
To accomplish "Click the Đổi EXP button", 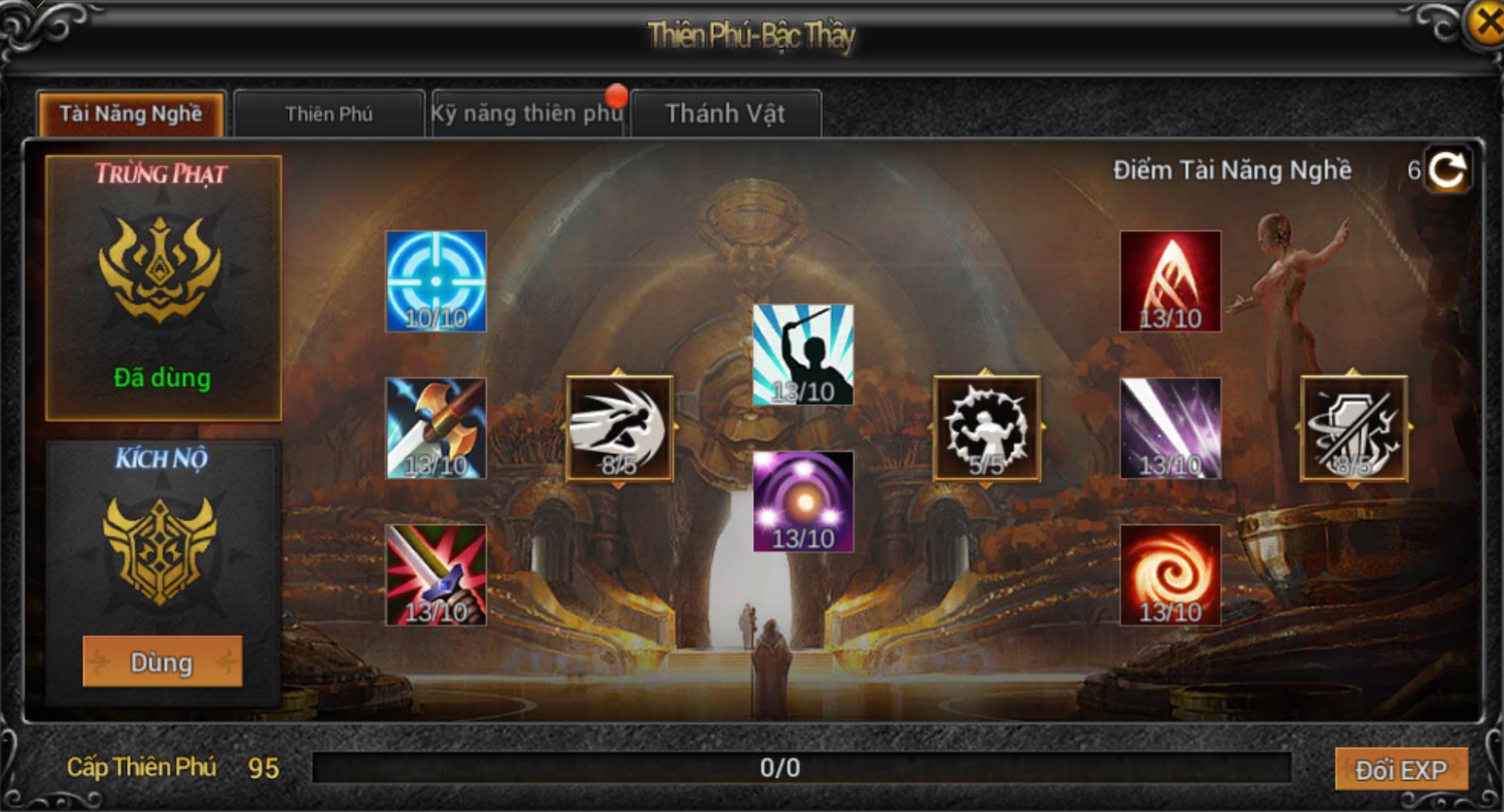I will (1403, 769).
